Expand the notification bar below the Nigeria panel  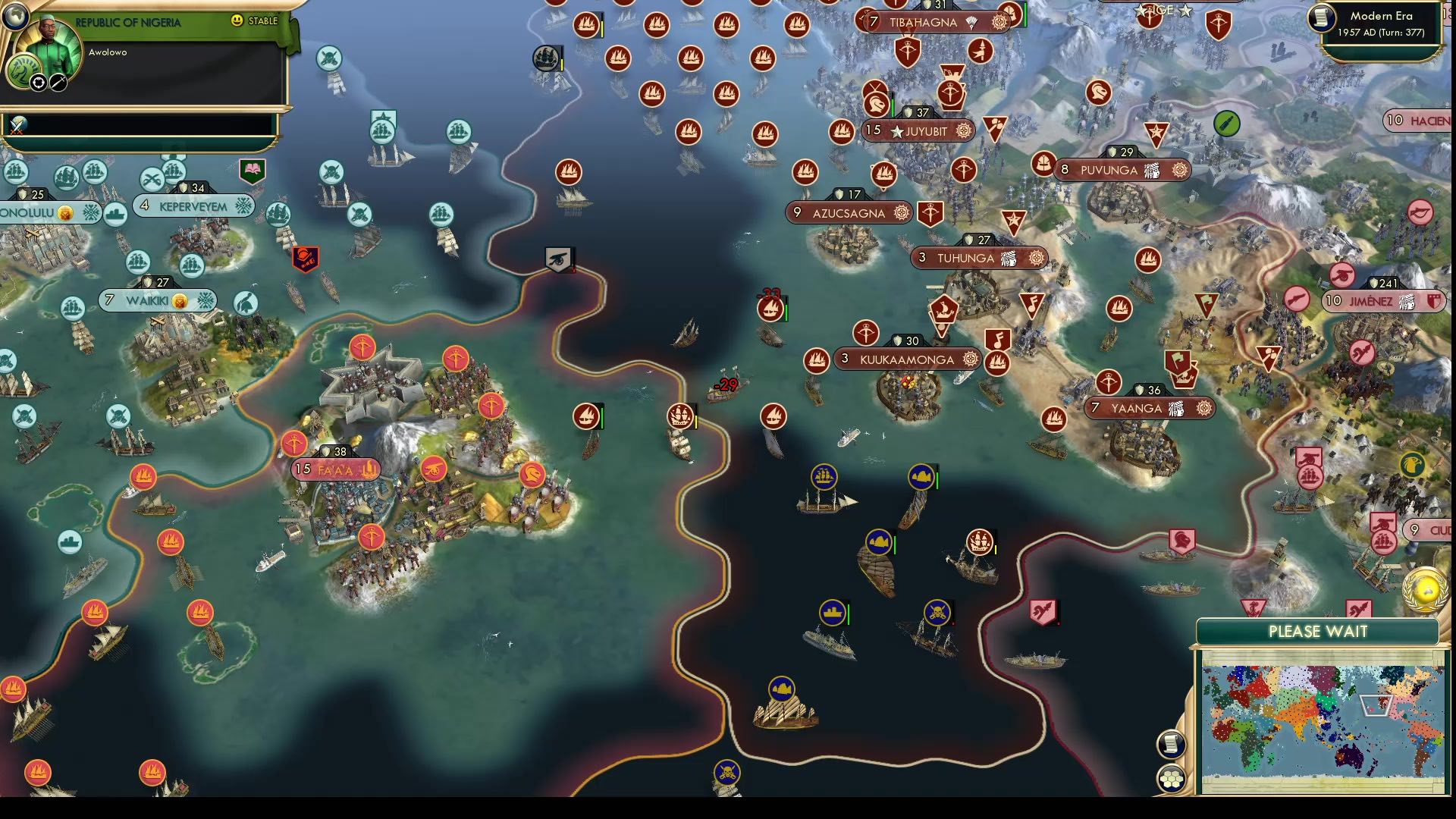coord(140,121)
